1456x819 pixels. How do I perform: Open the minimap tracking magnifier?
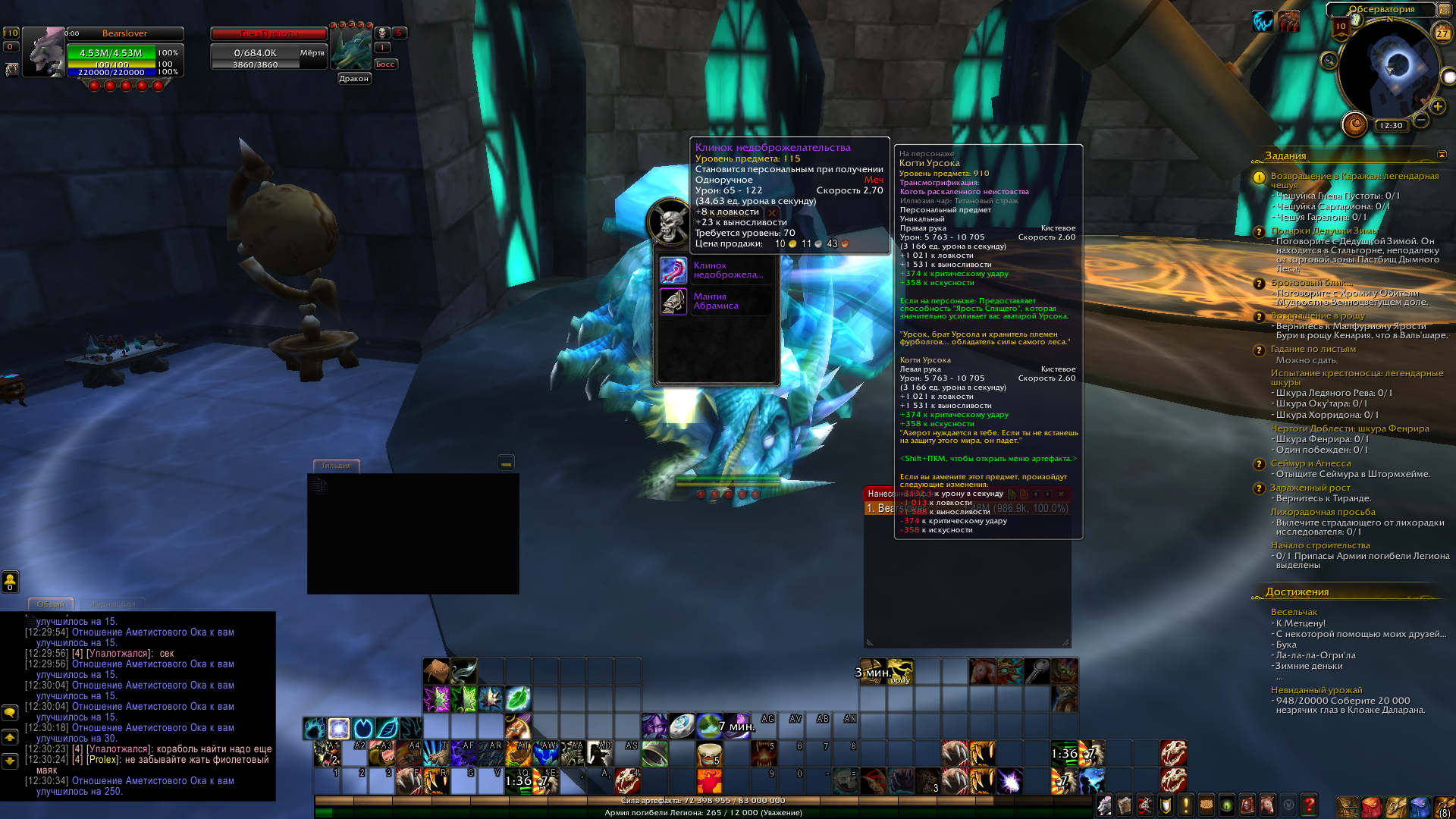[1329, 61]
